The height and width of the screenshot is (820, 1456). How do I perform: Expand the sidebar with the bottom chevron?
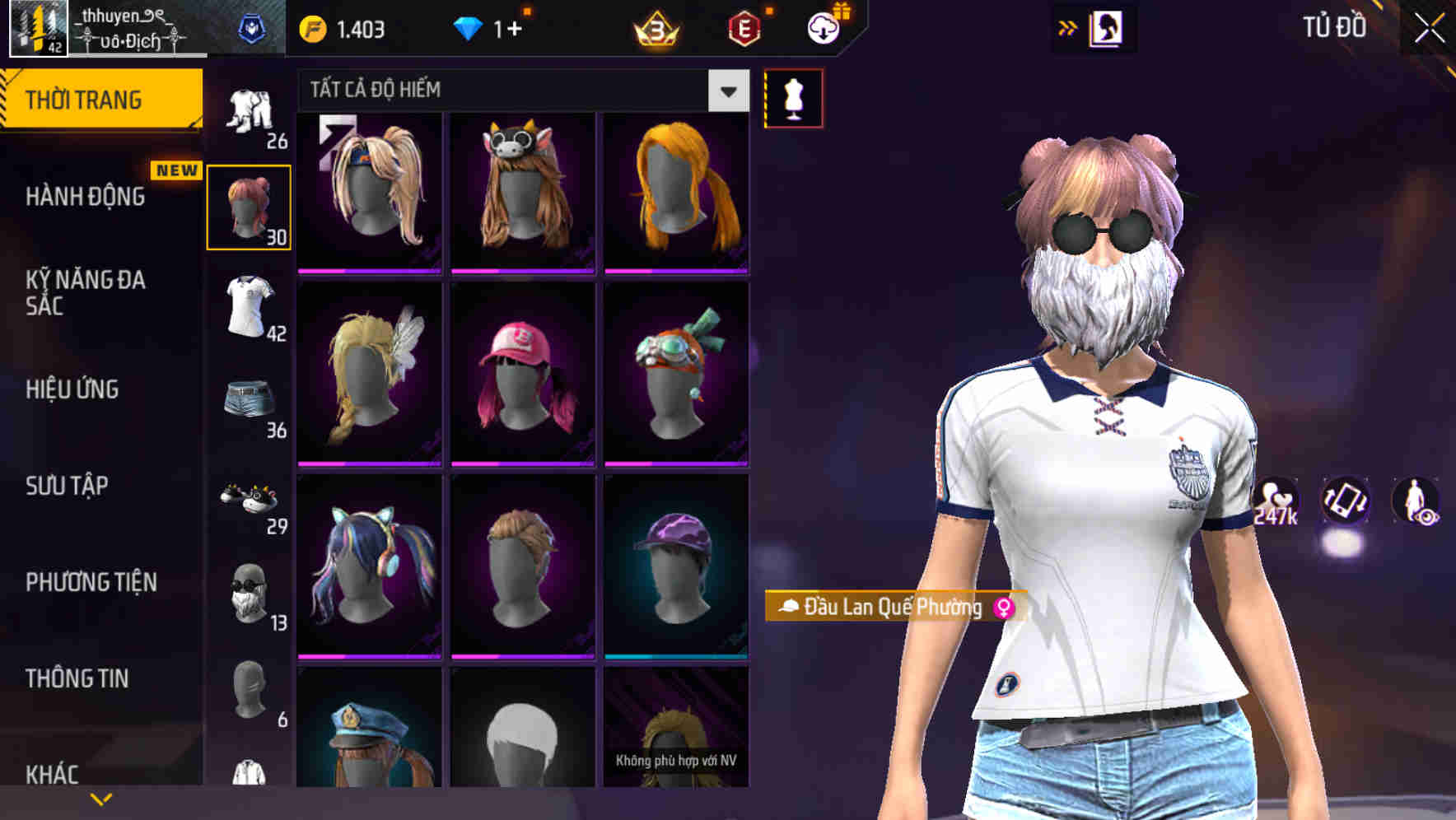[101, 798]
